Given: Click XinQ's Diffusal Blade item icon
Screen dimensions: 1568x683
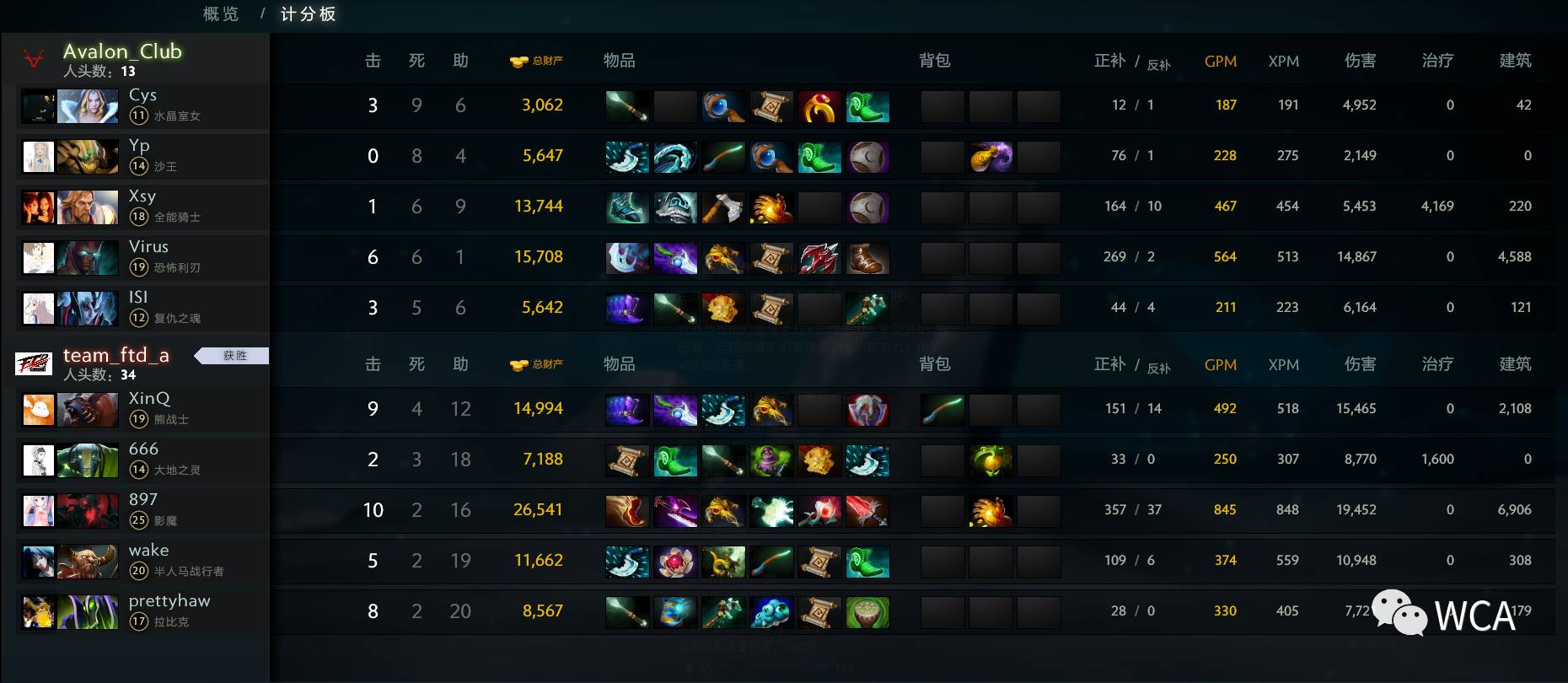Looking at the screenshot, I should tap(674, 408).
